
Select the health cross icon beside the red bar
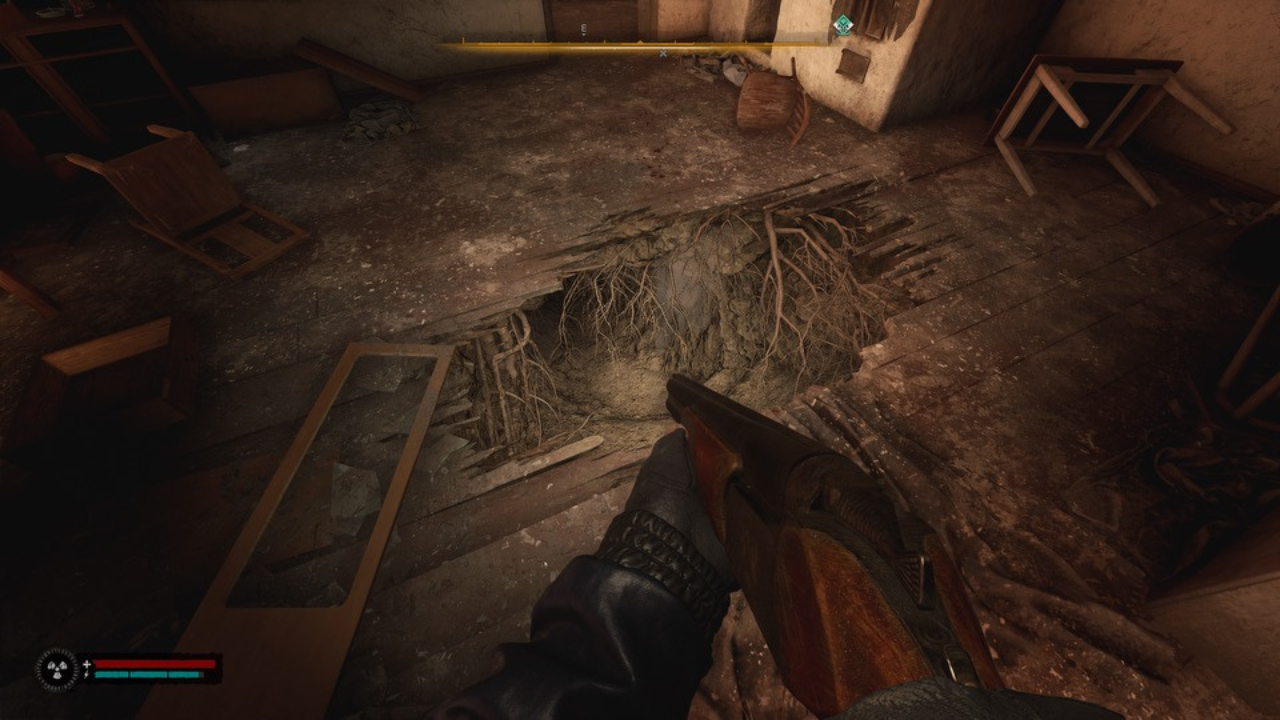coord(87,663)
